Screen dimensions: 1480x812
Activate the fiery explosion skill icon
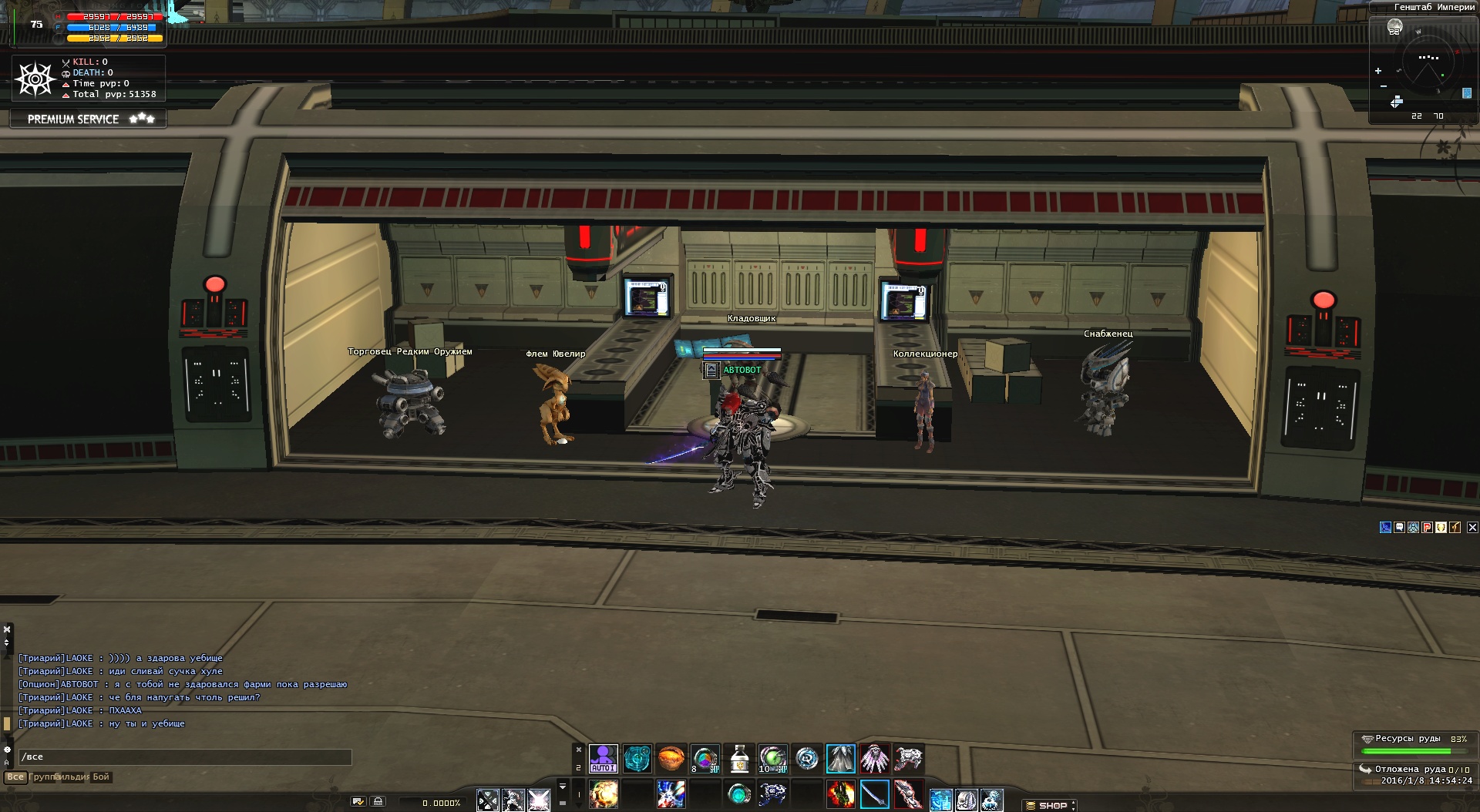[603, 794]
